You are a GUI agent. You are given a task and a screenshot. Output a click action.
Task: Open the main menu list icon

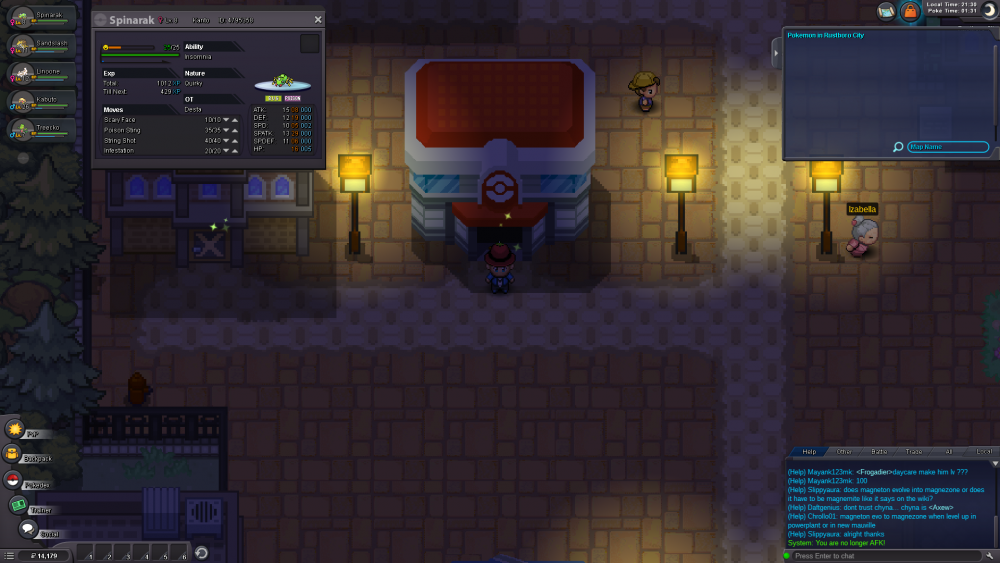(9, 555)
